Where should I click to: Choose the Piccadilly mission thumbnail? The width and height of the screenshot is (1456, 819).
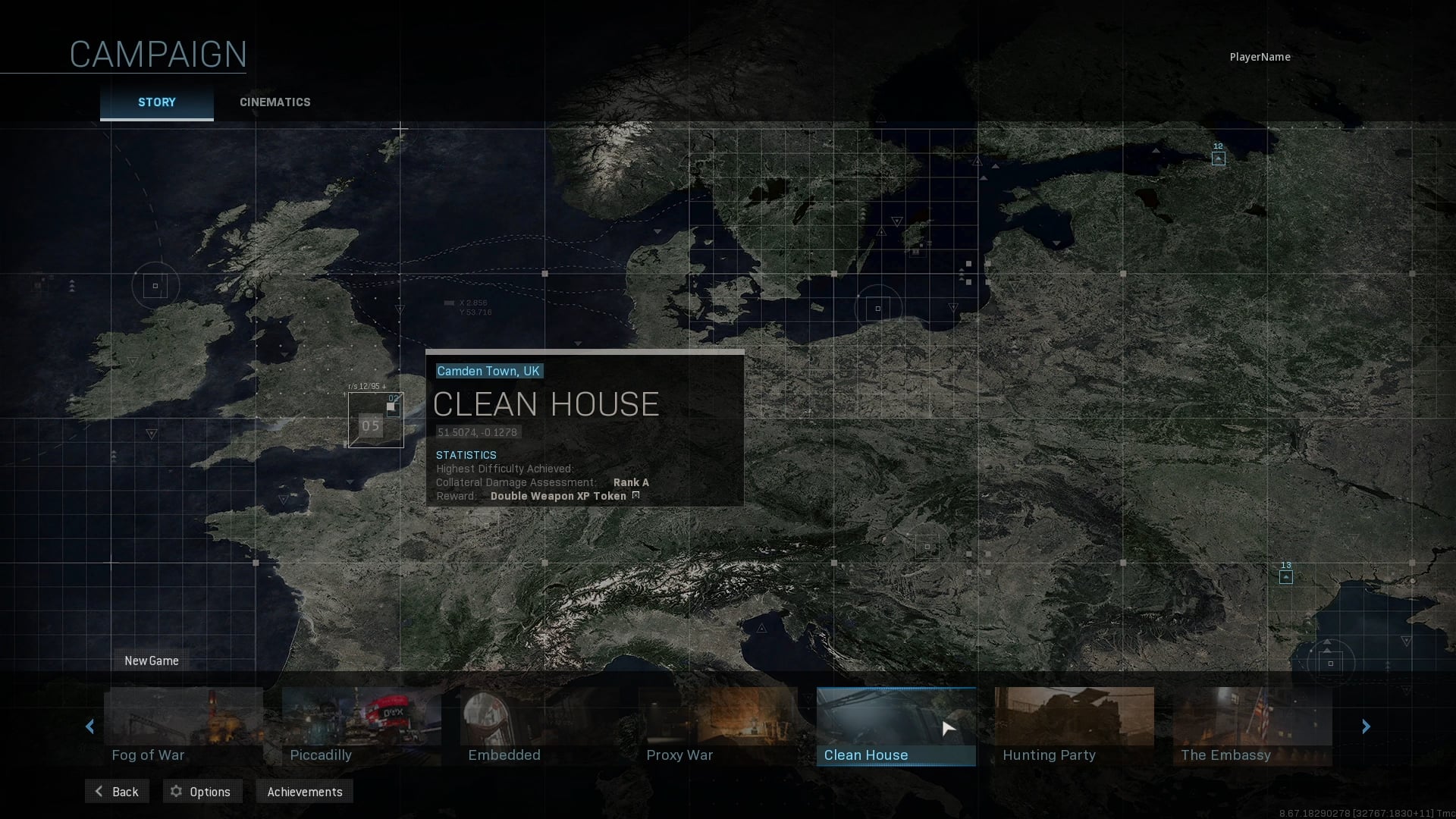point(361,726)
